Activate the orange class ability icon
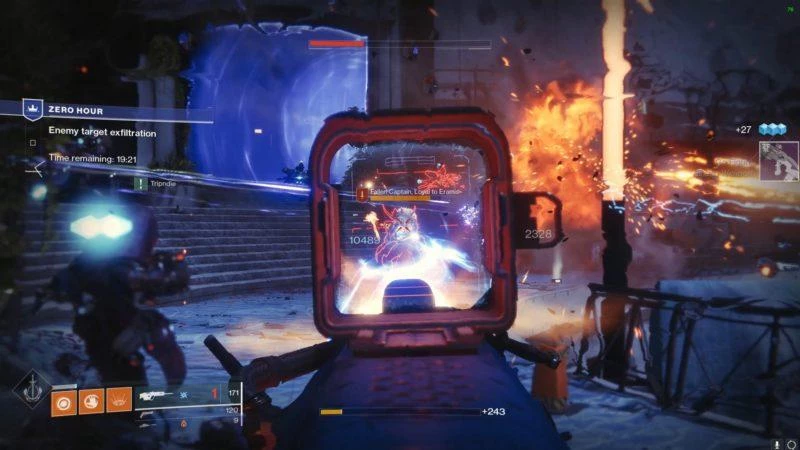Viewport: 800px width, 450px height. coord(118,400)
